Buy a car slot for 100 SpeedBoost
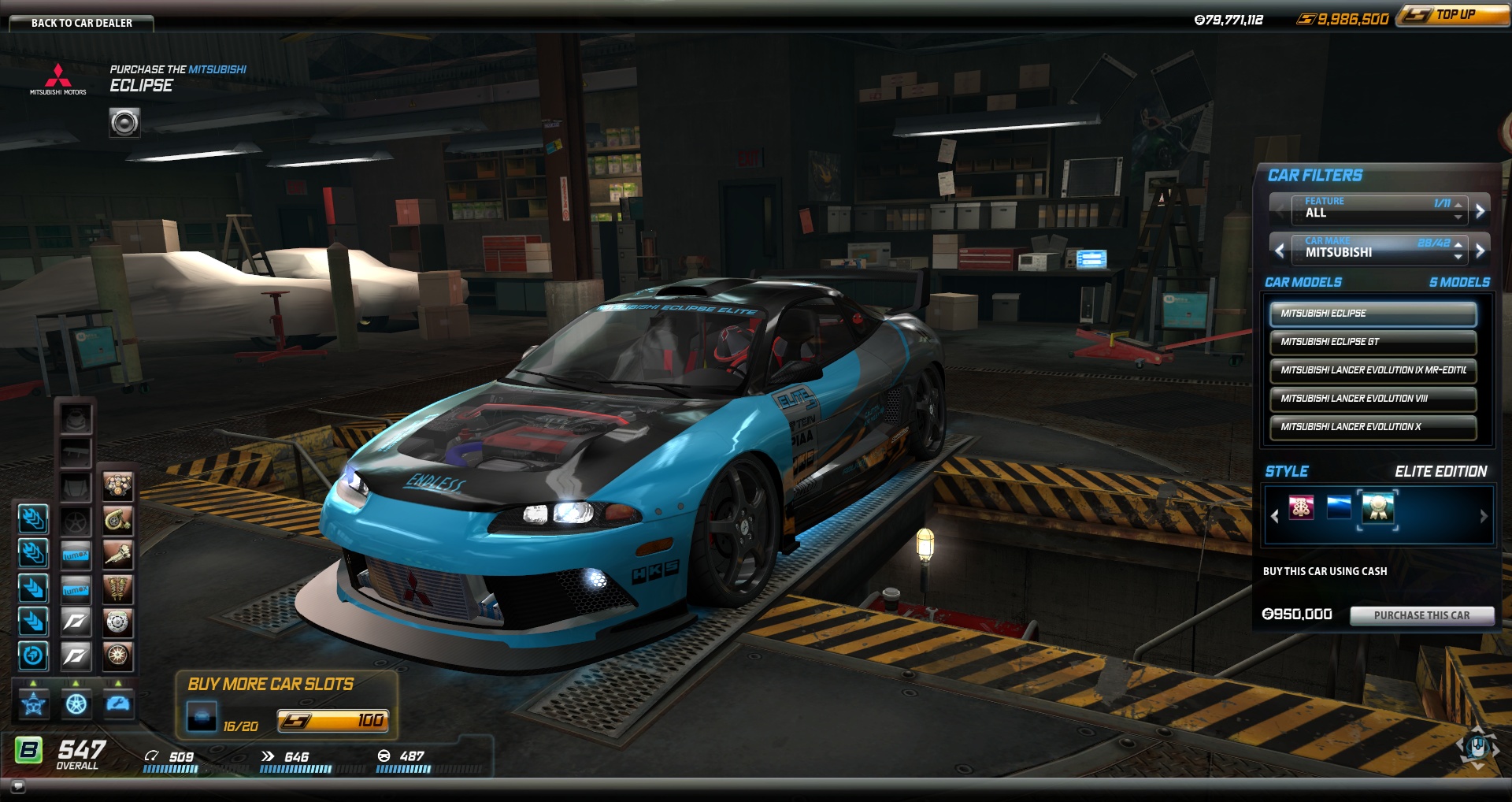The height and width of the screenshot is (802, 1512). point(332,720)
